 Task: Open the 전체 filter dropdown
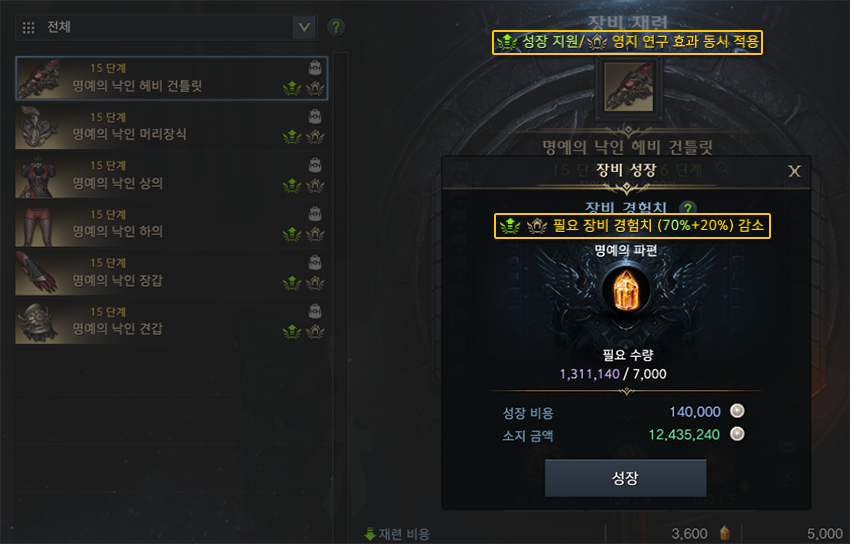coord(305,27)
